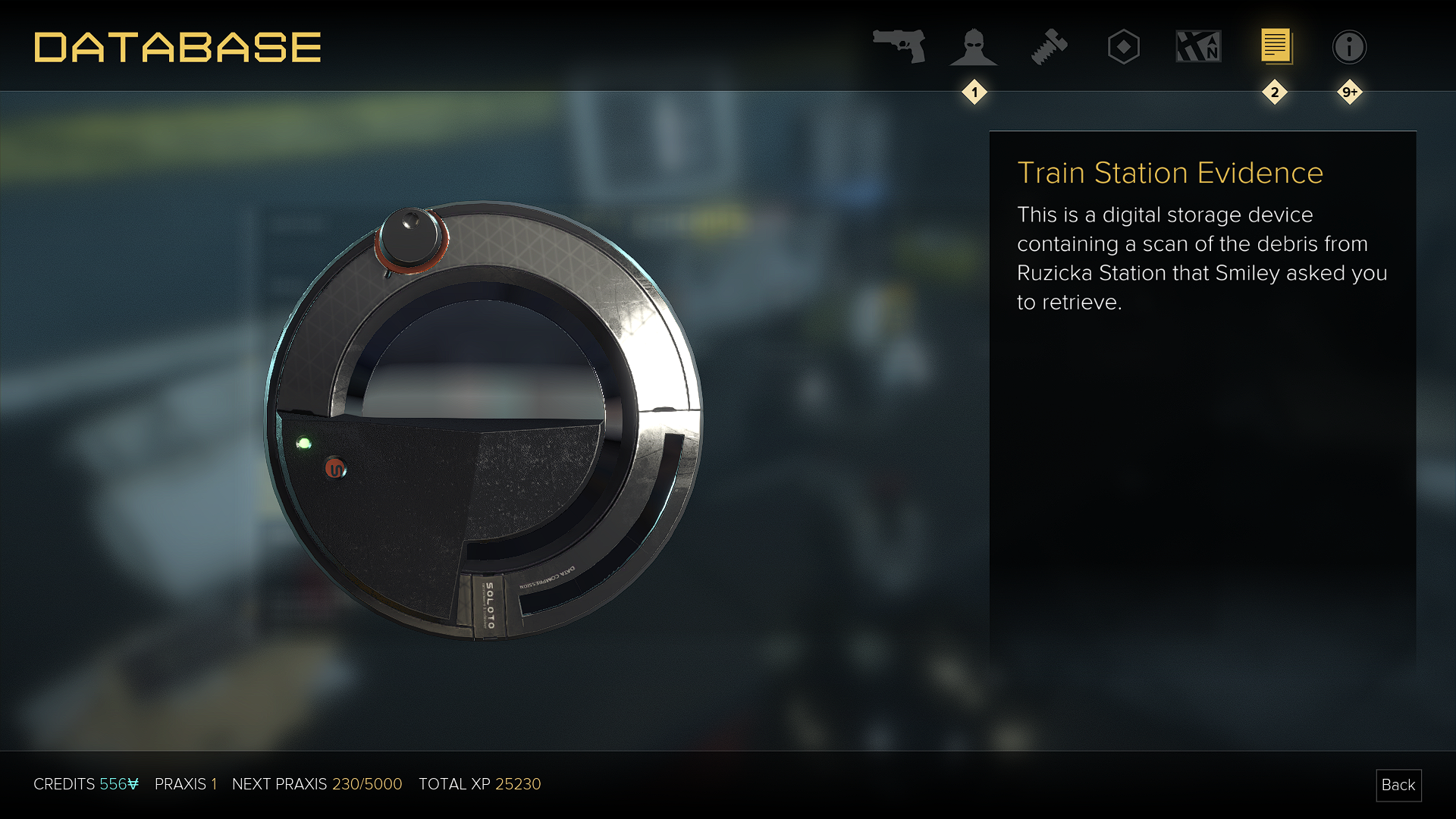Switch to the map tab

click(1198, 47)
